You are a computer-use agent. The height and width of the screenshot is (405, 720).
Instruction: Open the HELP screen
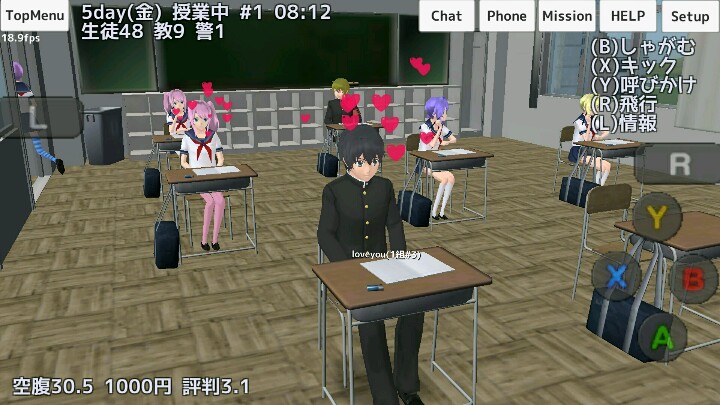pos(630,15)
